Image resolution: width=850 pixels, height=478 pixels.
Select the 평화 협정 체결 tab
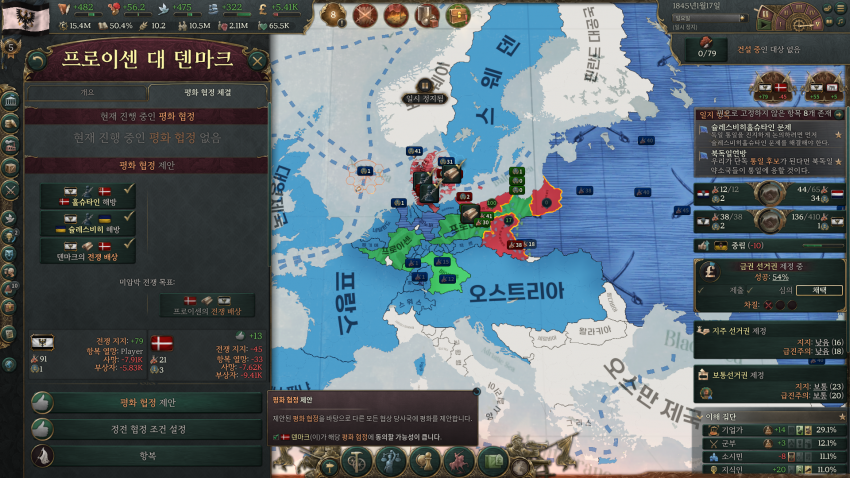(207, 92)
